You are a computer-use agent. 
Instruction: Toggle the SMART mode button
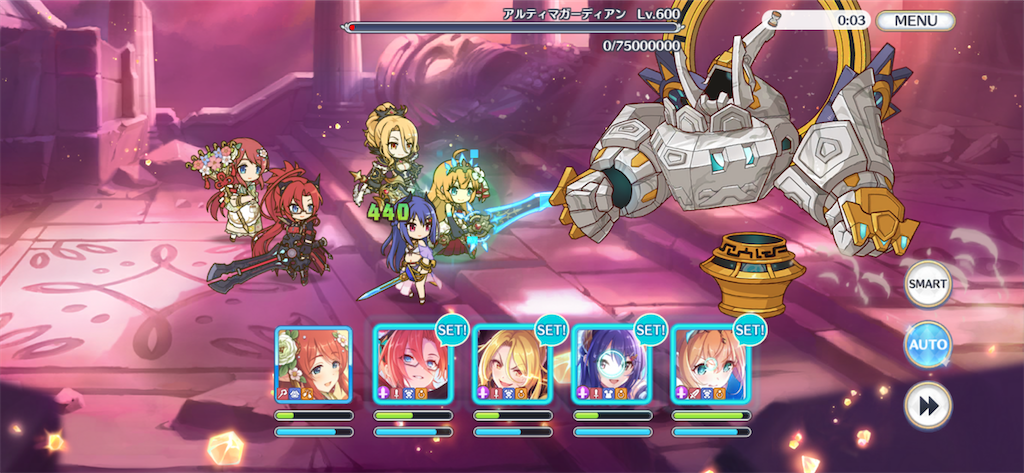point(927,284)
